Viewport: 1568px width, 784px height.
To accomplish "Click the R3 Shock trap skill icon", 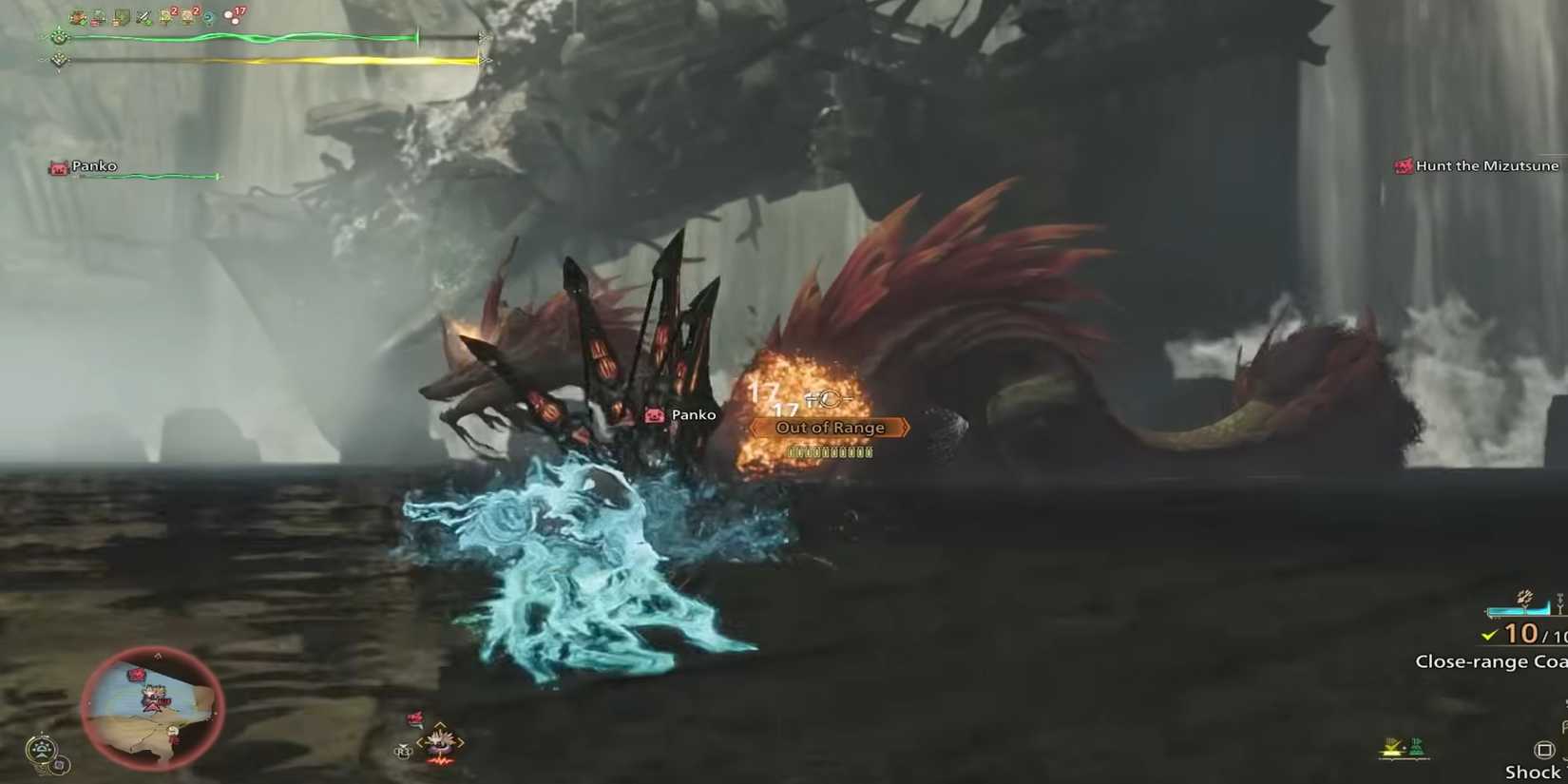I will (1545, 750).
